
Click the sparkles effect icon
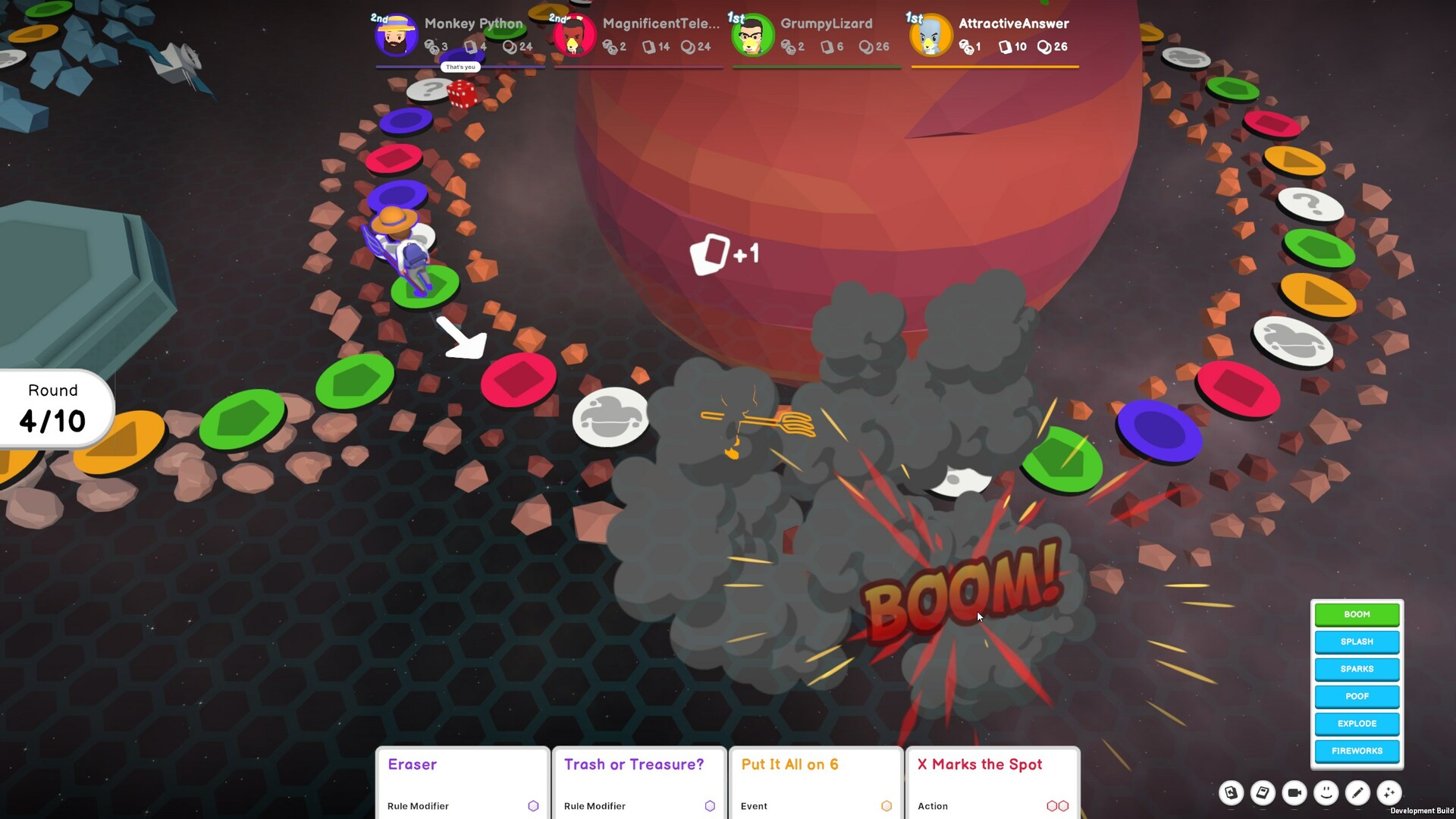(1390, 792)
